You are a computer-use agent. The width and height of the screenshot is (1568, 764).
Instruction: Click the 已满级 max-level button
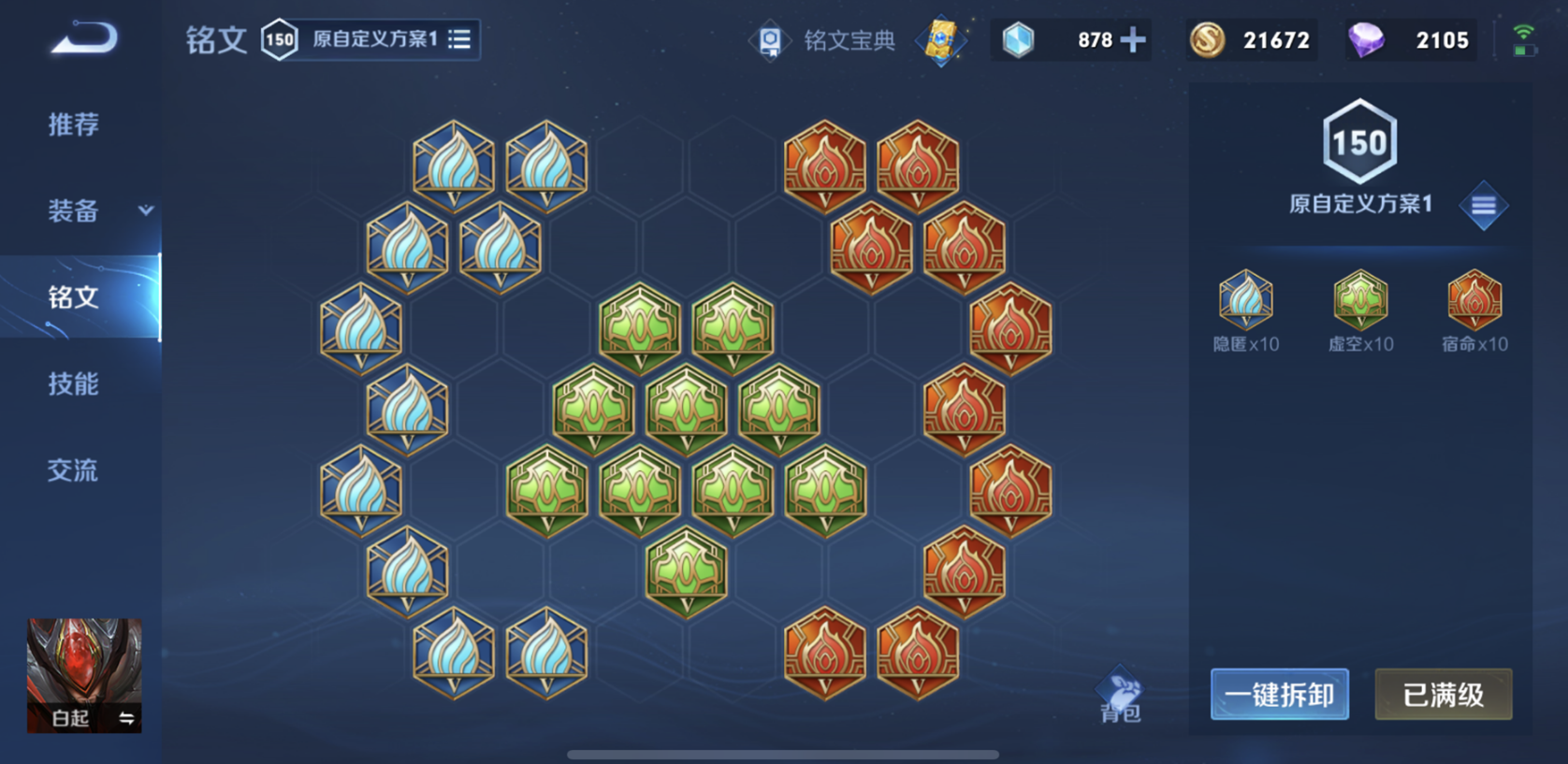point(1443,695)
